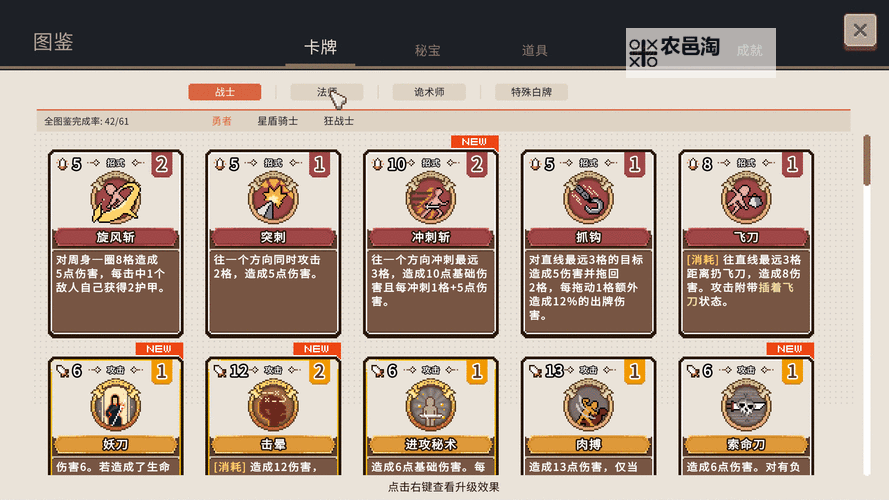Image resolution: width=889 pixels, height=500 pixels.
Task: Pick the 突刺 card
Action: point(273,243)
